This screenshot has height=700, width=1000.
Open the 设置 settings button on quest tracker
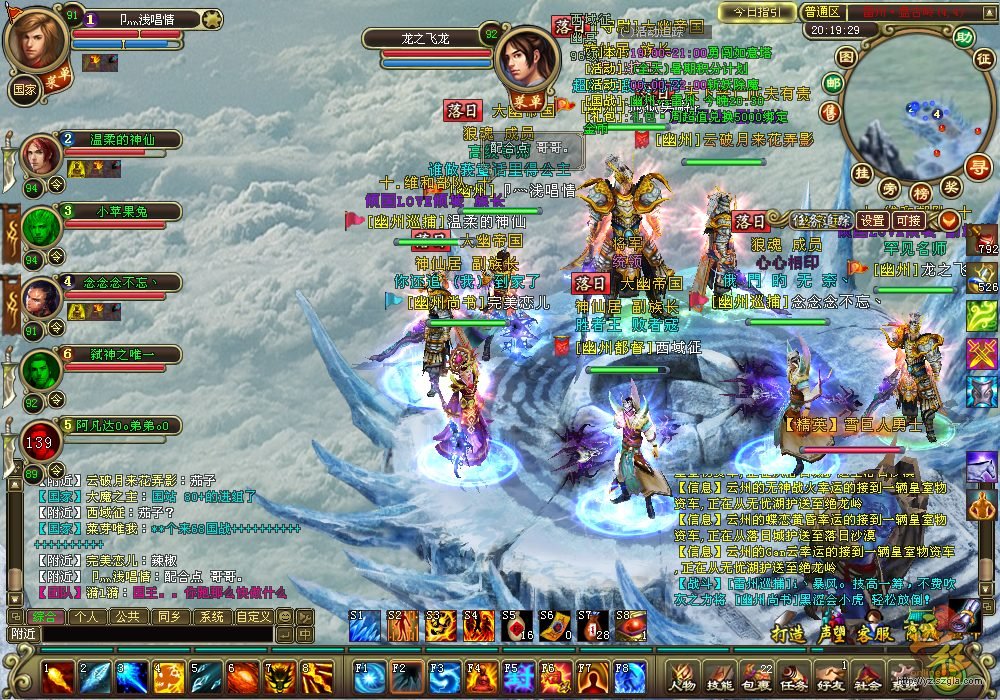click(873, 220)
